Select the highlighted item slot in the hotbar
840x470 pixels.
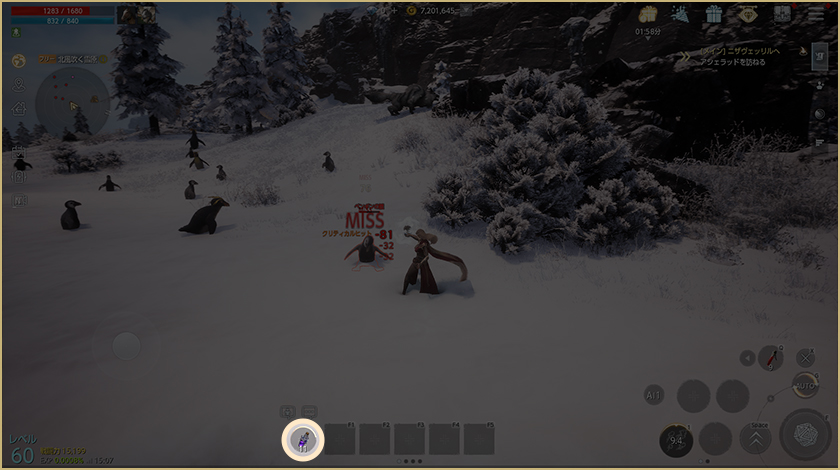tap(303, 438)
